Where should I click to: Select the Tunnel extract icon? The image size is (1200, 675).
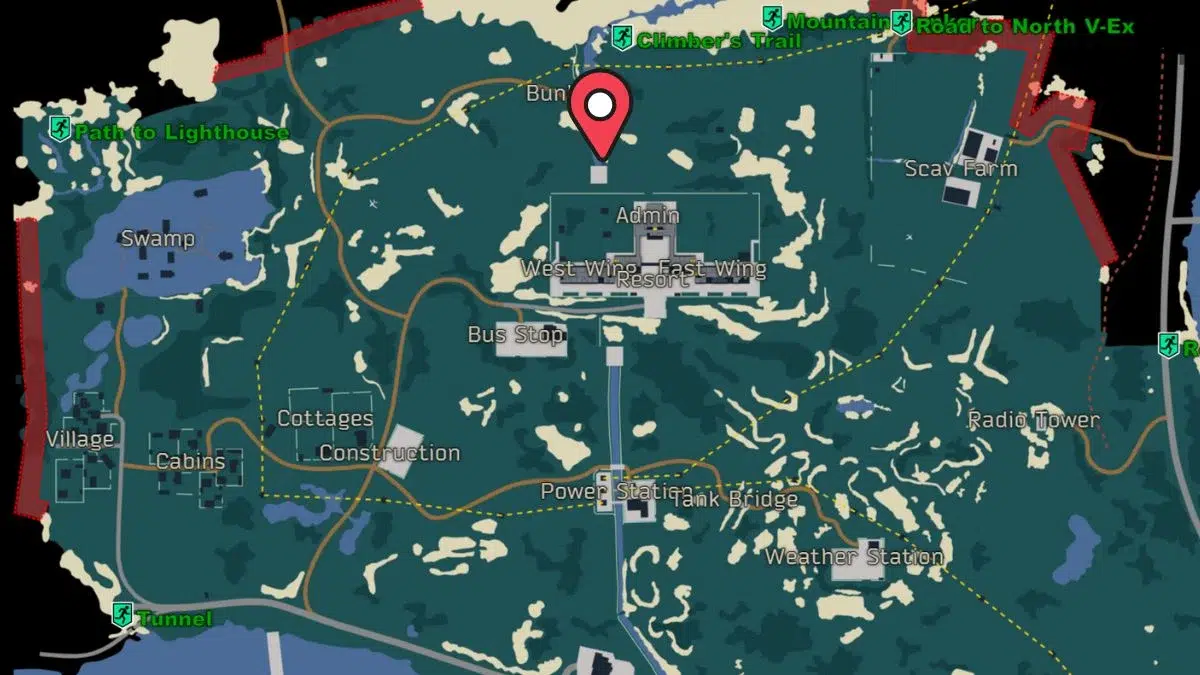pyautogui.click(x=123, y=614)
